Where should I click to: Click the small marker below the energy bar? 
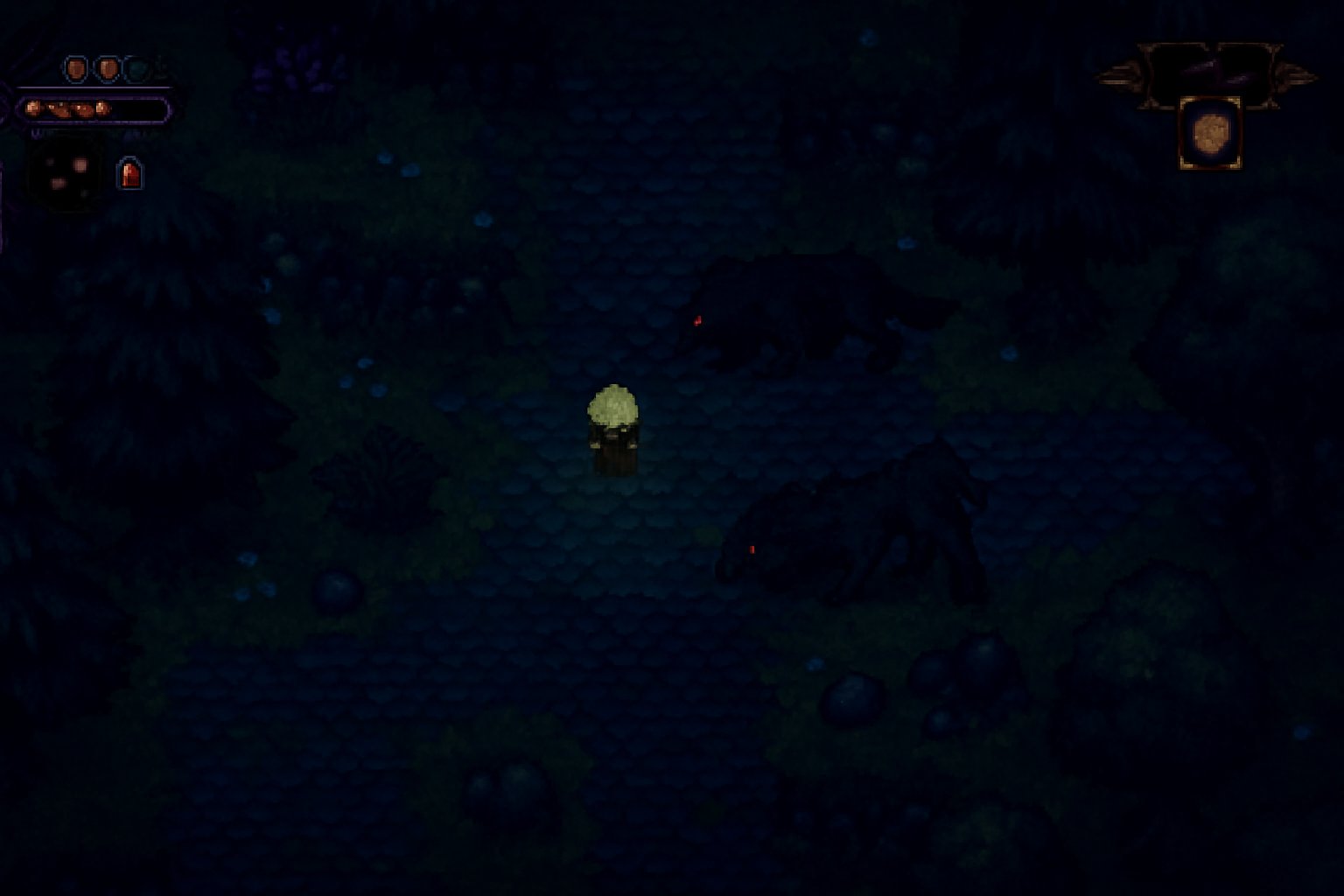[x=37, y=133]
